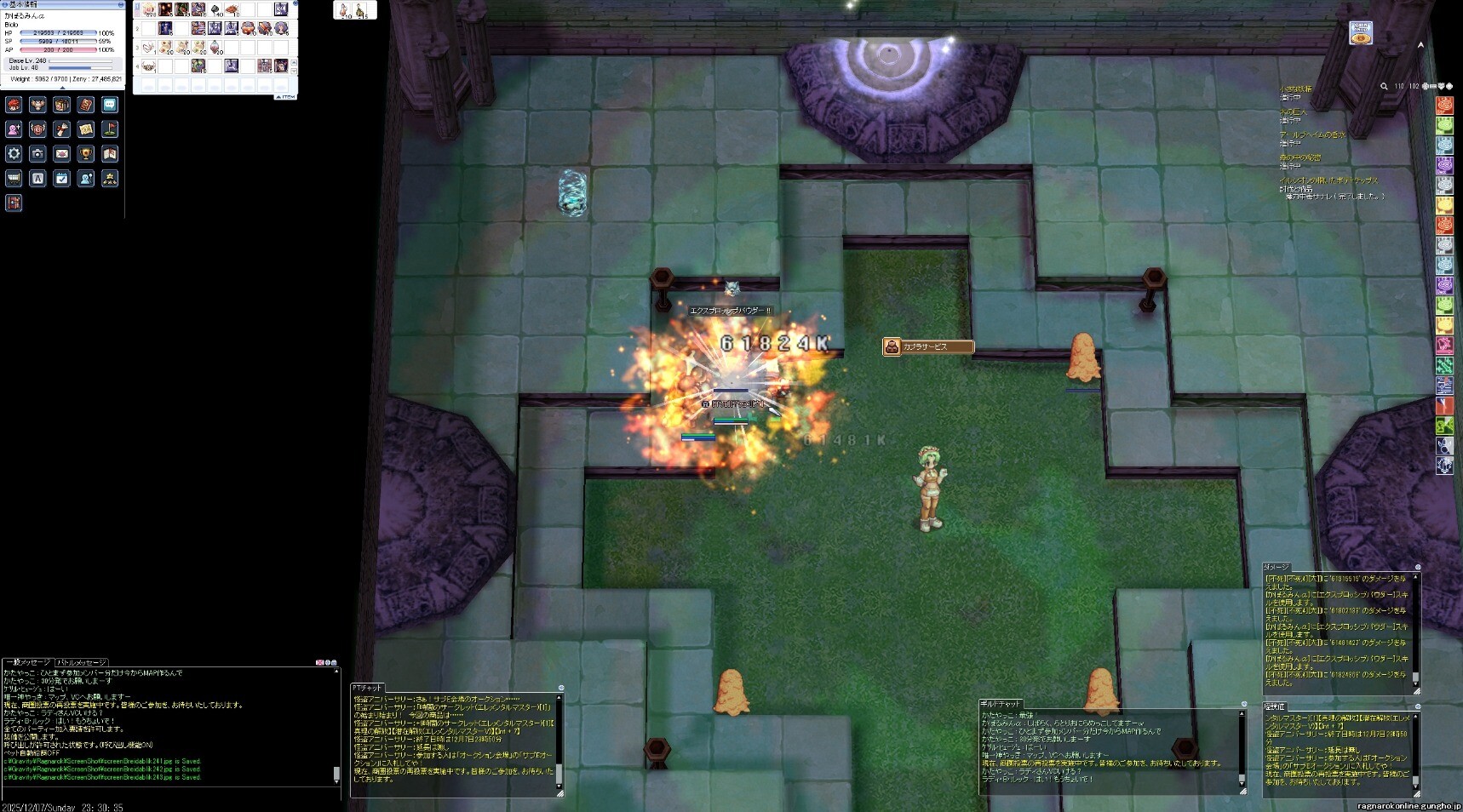Select the 小さな妖精 quest tracker entry
Screen dimensions: 1463x812
tap(1295, 89)
